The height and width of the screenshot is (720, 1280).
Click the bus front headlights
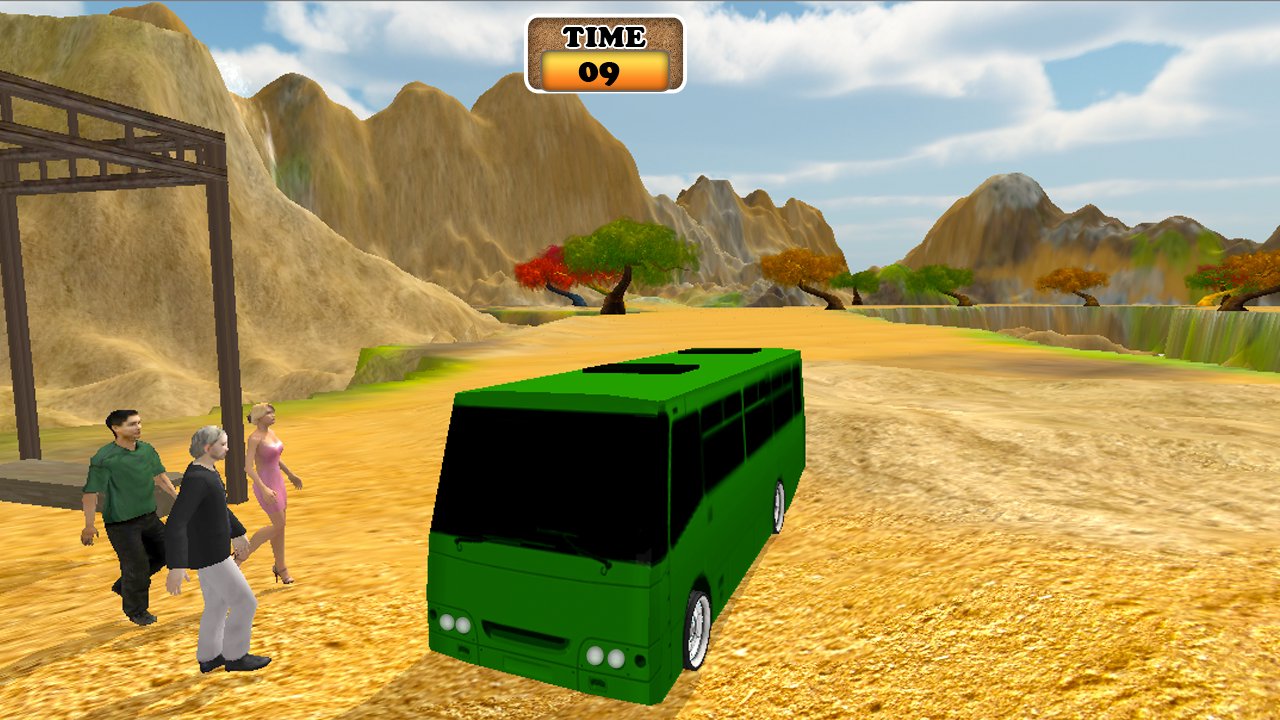457,620
